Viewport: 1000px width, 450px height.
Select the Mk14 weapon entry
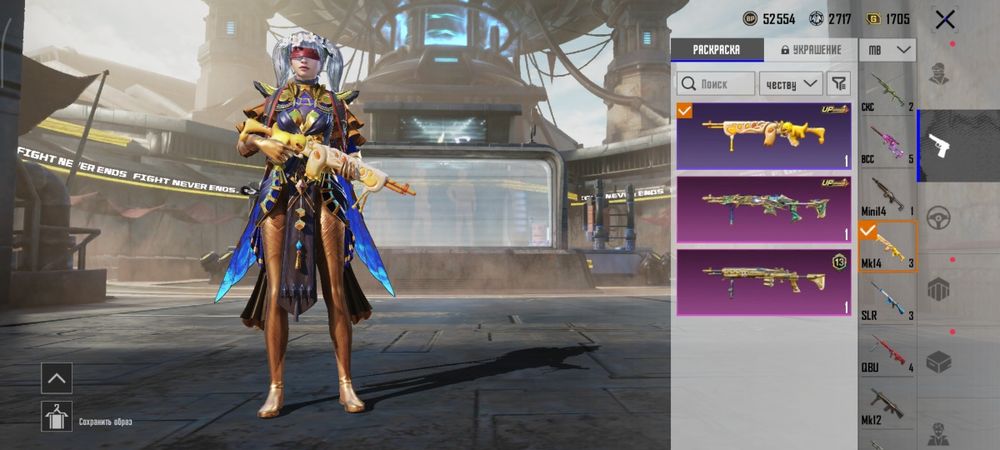(x=887, y=248)
